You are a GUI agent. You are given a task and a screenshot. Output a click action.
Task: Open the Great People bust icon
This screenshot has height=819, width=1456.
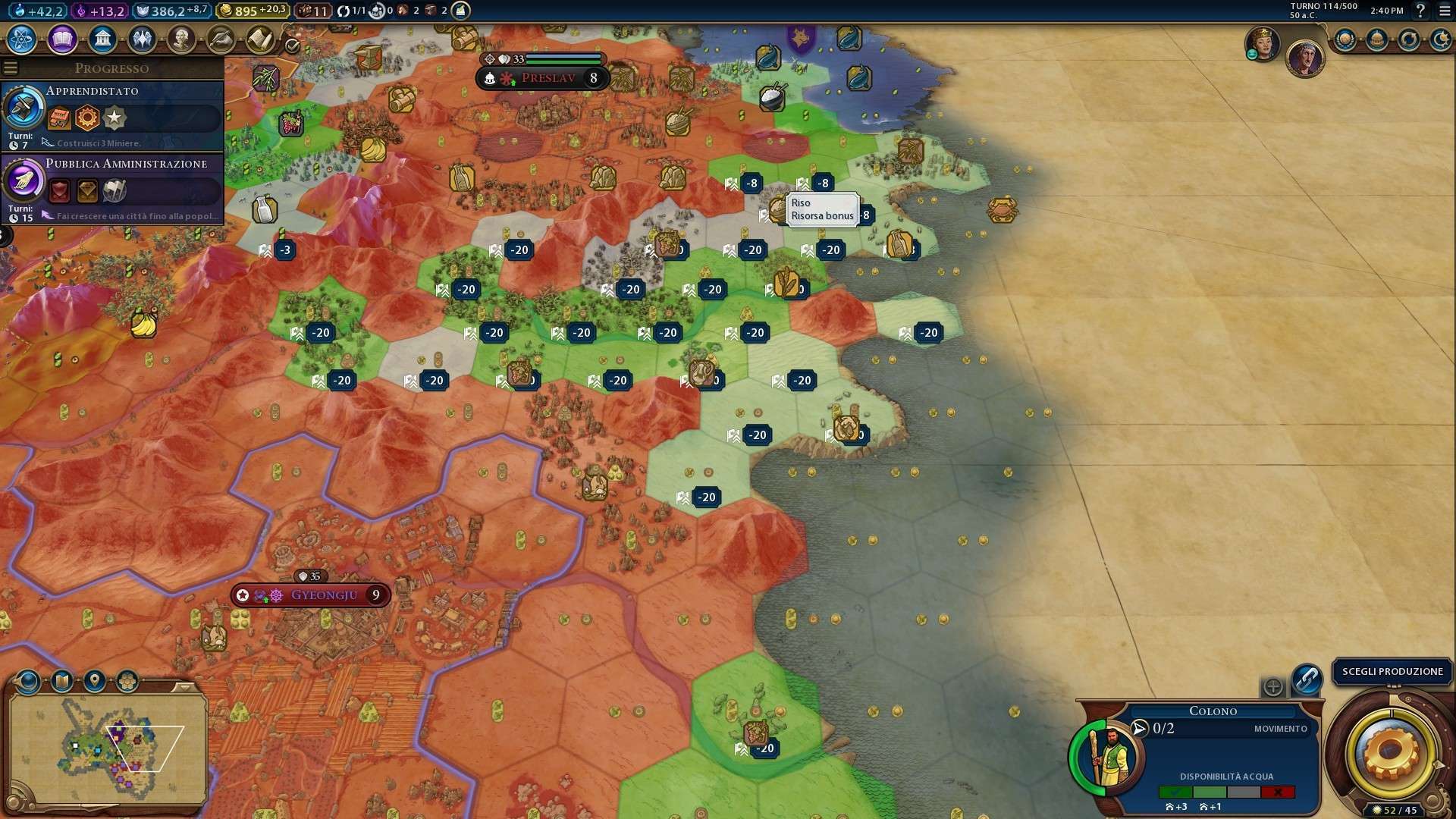pos(181,39)
